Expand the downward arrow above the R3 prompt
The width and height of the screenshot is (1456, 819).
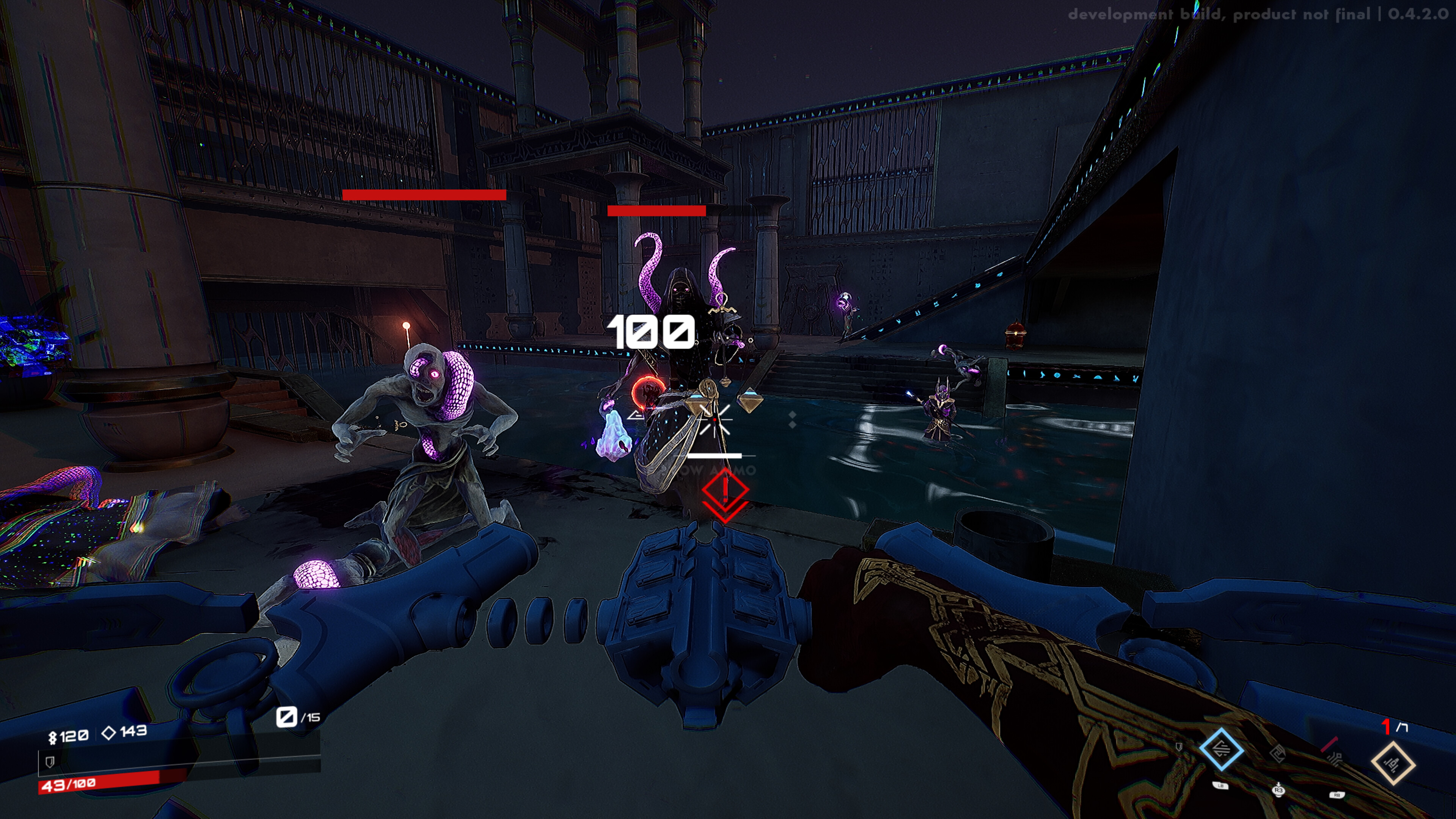click(x=1279, y=784)
